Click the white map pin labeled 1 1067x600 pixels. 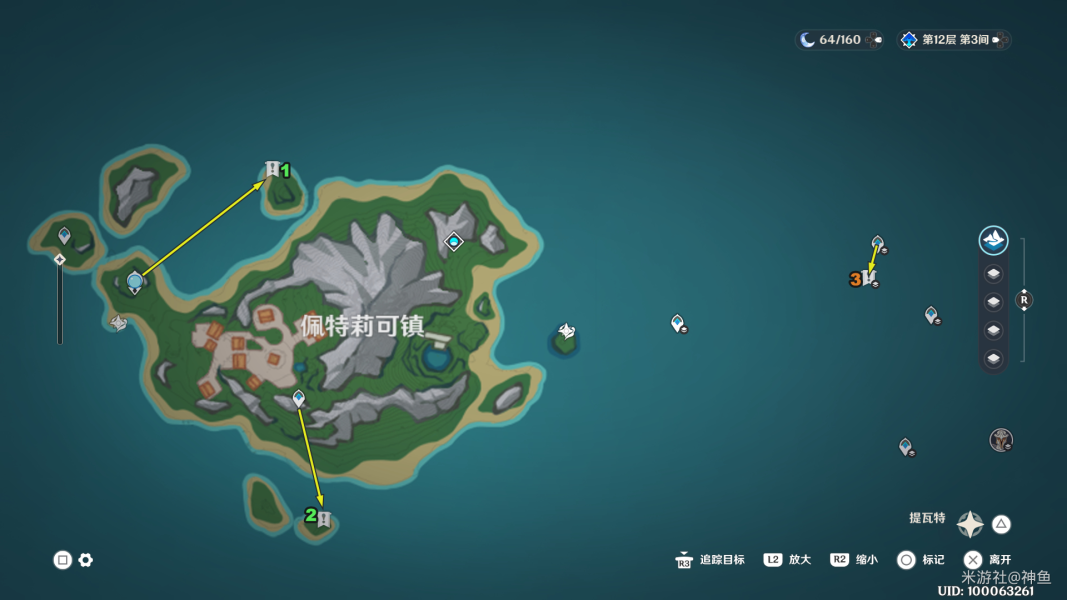tap(272, 169)
